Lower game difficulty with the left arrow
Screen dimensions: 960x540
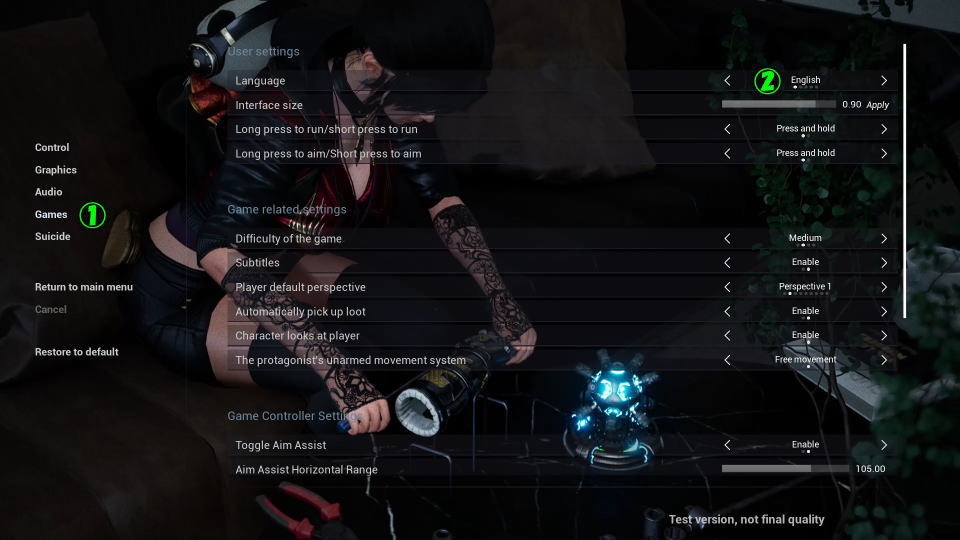tap(727, 238)
